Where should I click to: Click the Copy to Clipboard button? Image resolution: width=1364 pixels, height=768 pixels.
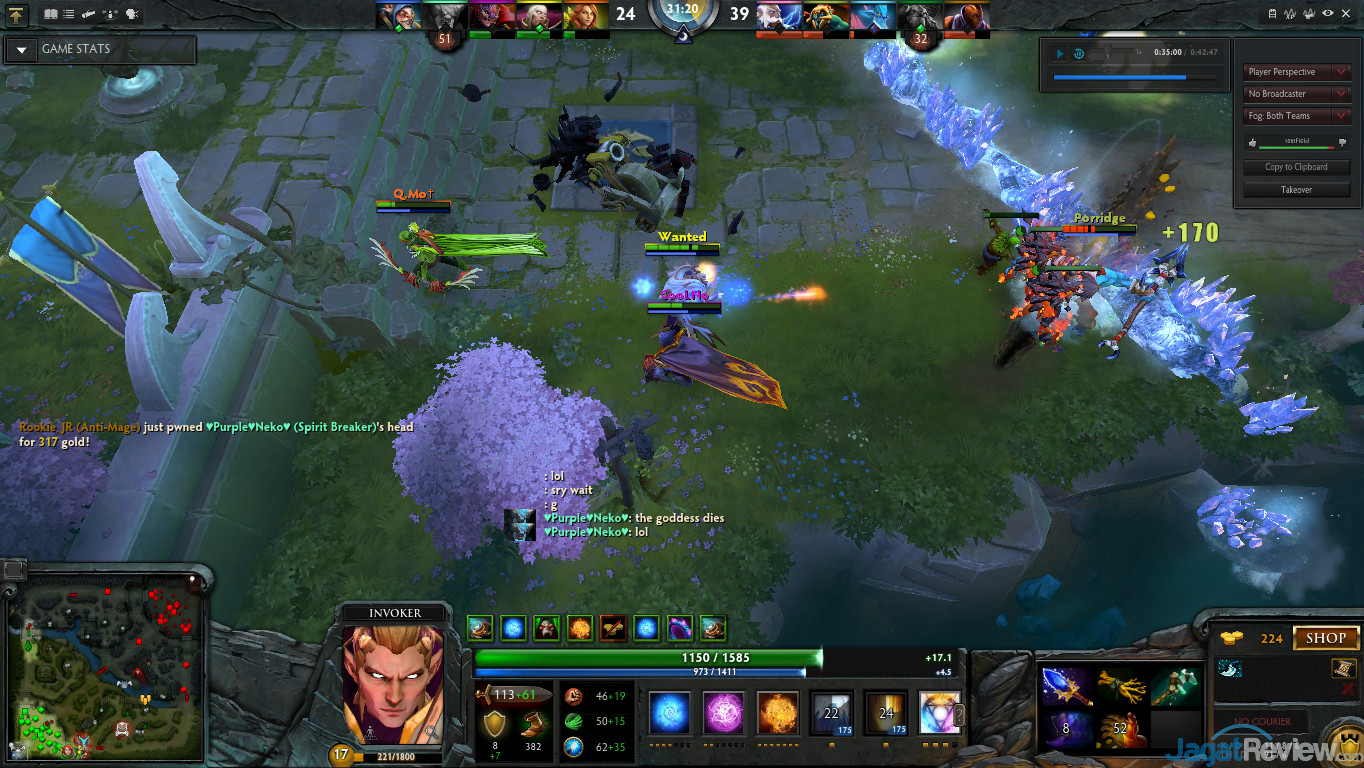coord(1296,167)
